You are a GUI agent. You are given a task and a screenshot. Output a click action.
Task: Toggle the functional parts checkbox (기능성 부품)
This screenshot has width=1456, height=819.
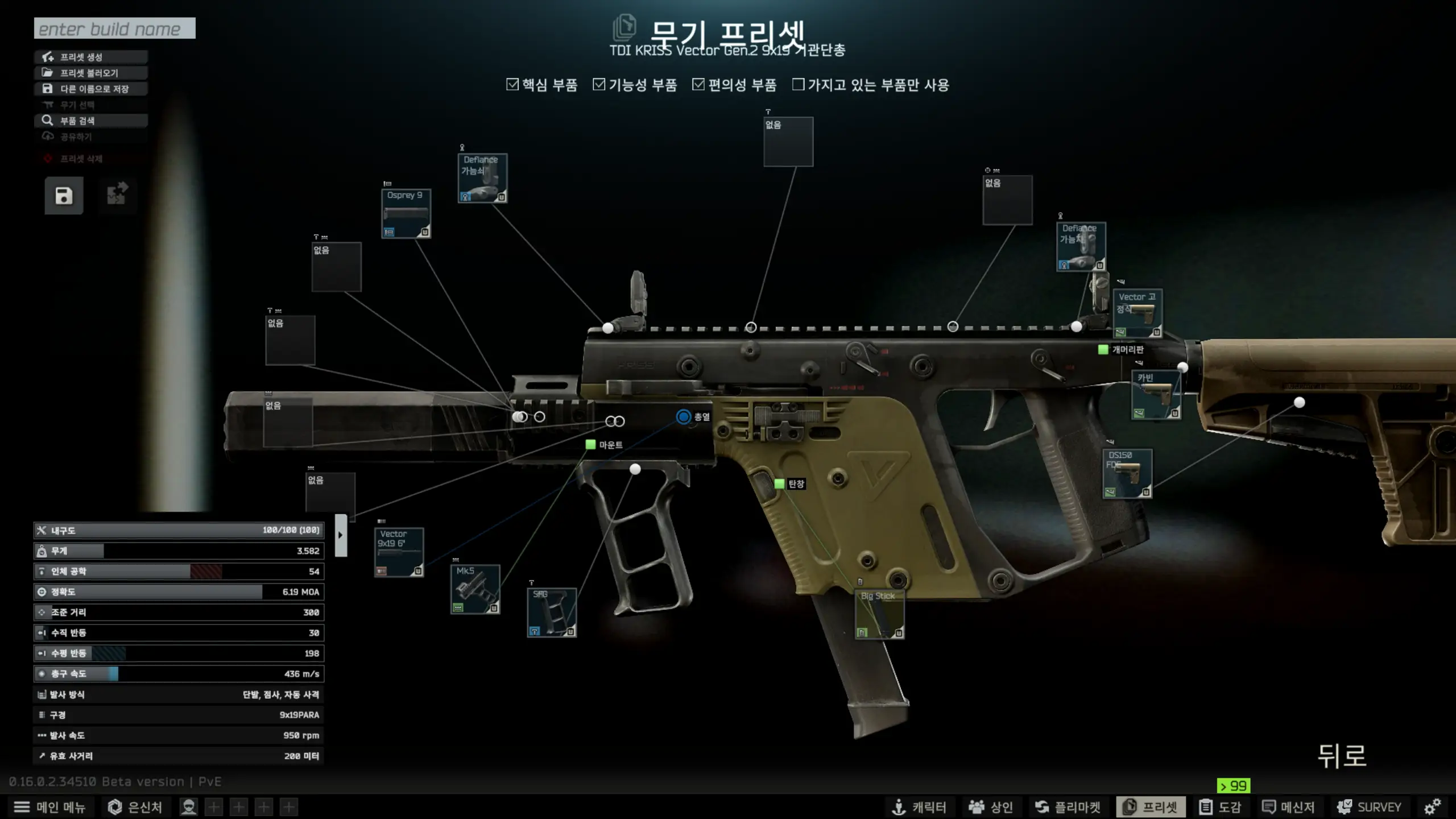point(599,85)
